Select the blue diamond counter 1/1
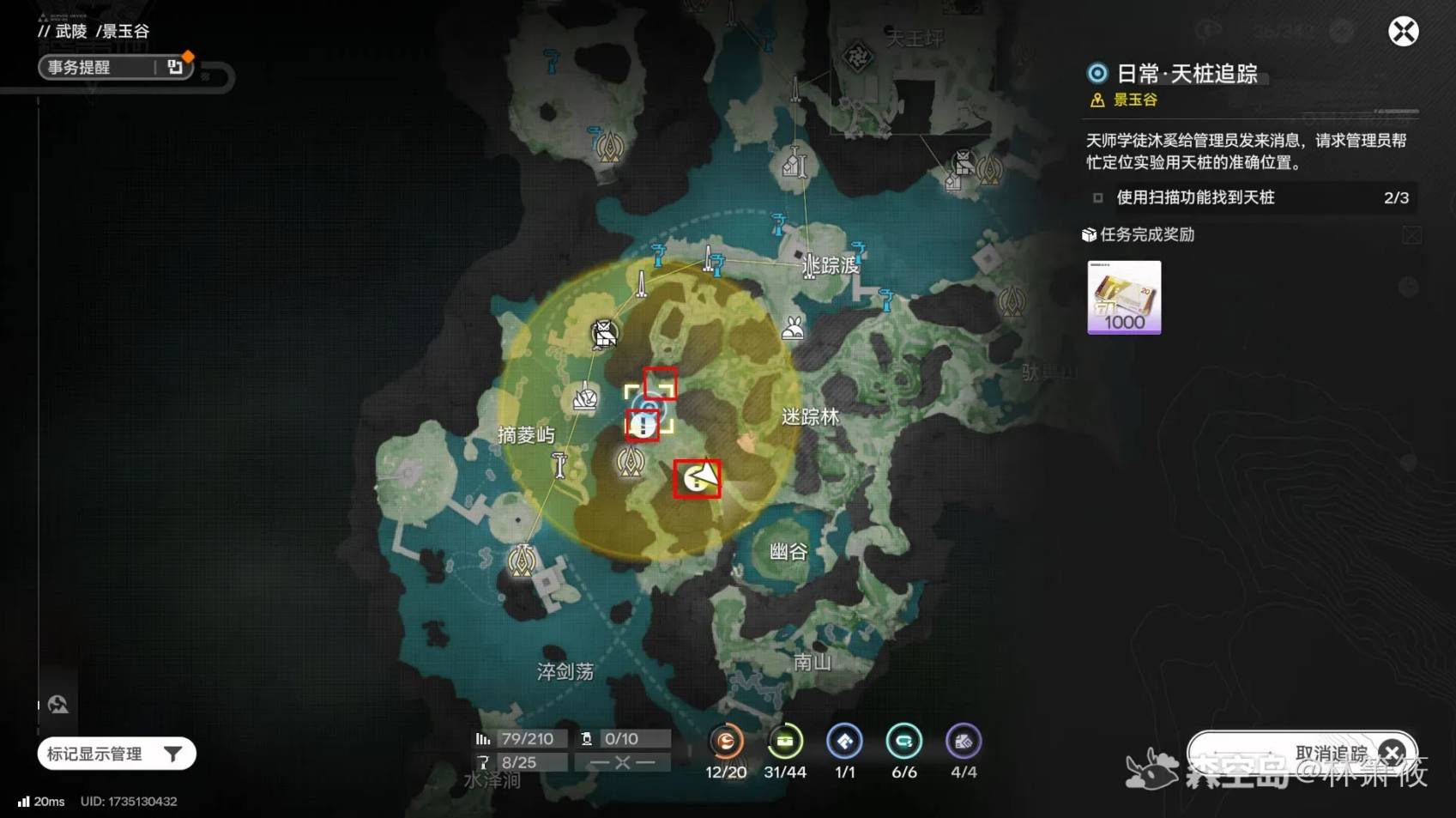Image resolution: width=1456 pixels, height=818 pixels. click(844, 742)
